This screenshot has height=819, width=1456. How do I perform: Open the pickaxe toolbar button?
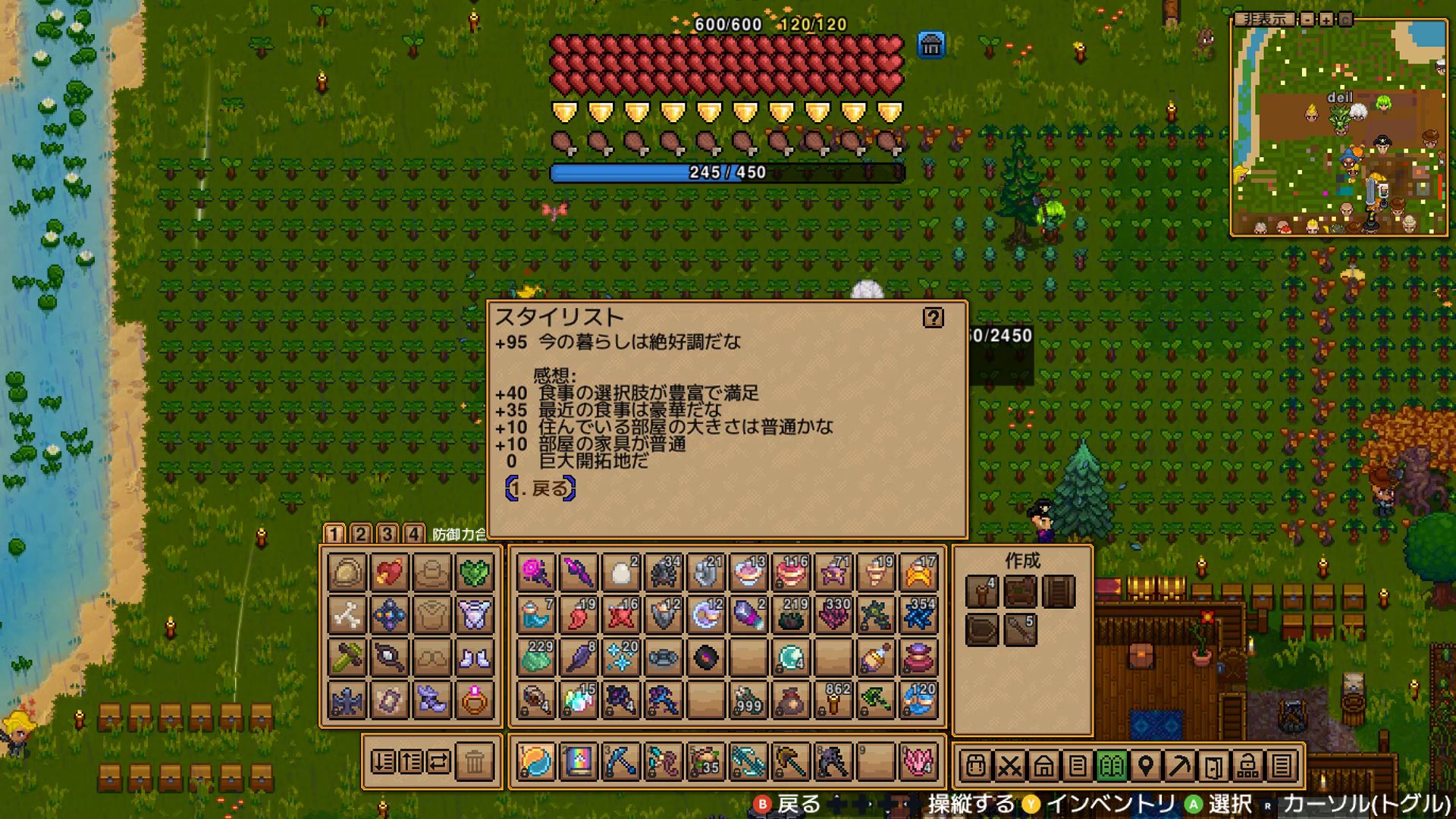coord(1180,766)
